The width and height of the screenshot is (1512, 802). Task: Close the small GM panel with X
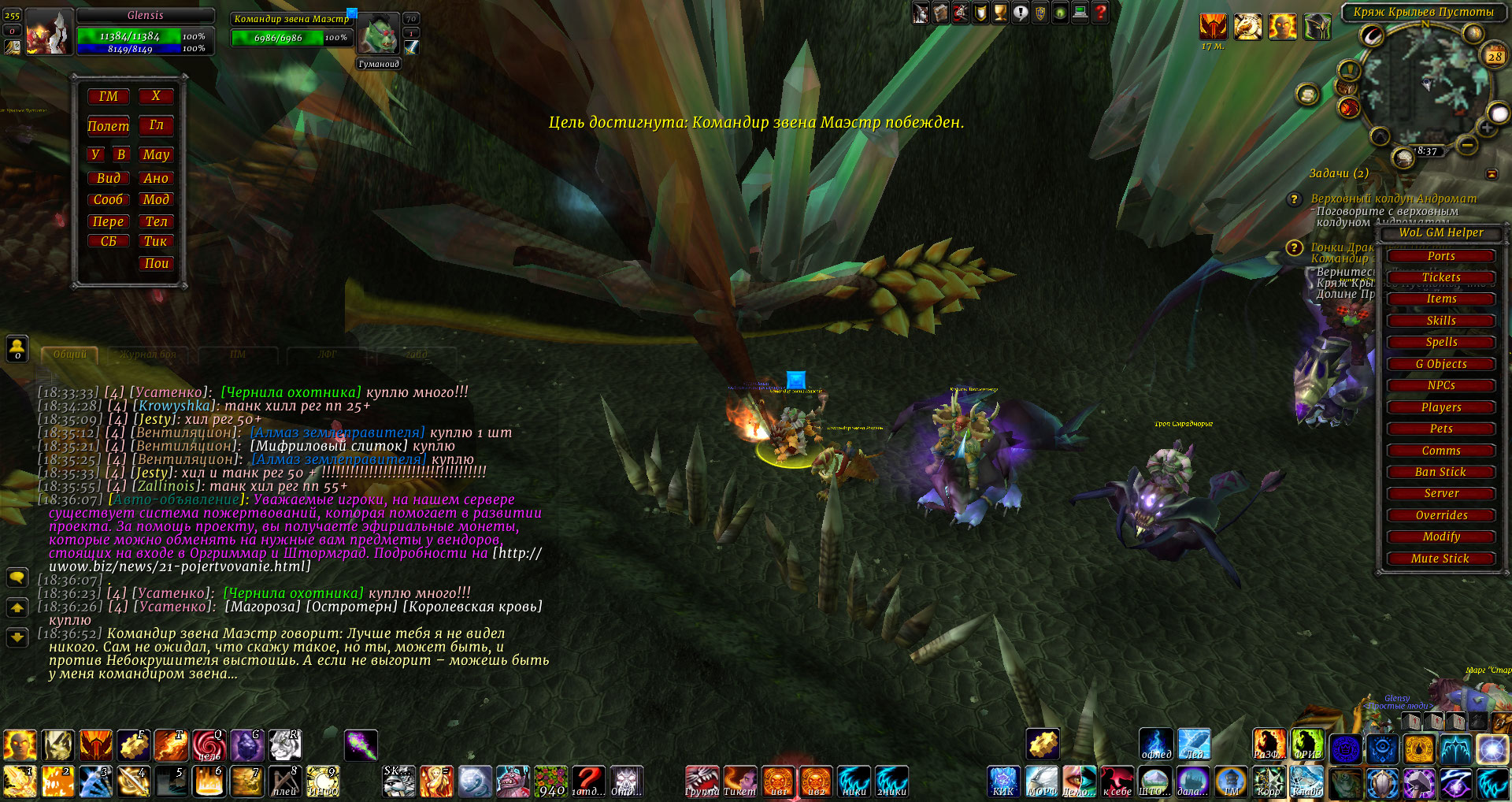coord(156,96)
